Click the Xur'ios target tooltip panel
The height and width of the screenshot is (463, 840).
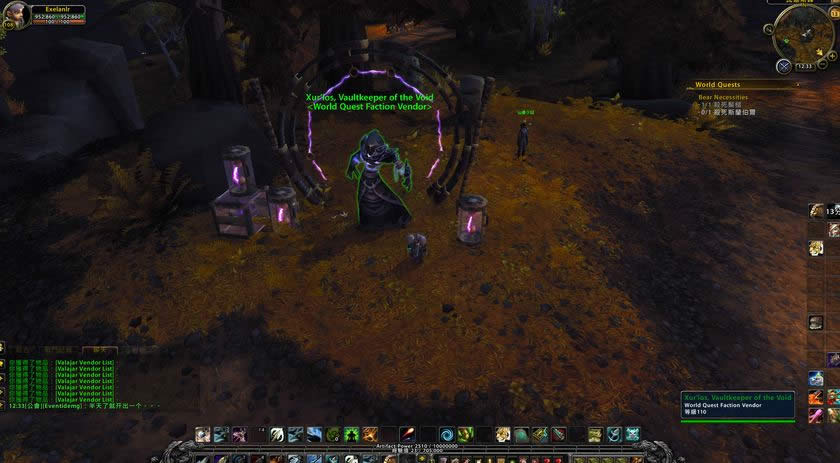point(737,405)
